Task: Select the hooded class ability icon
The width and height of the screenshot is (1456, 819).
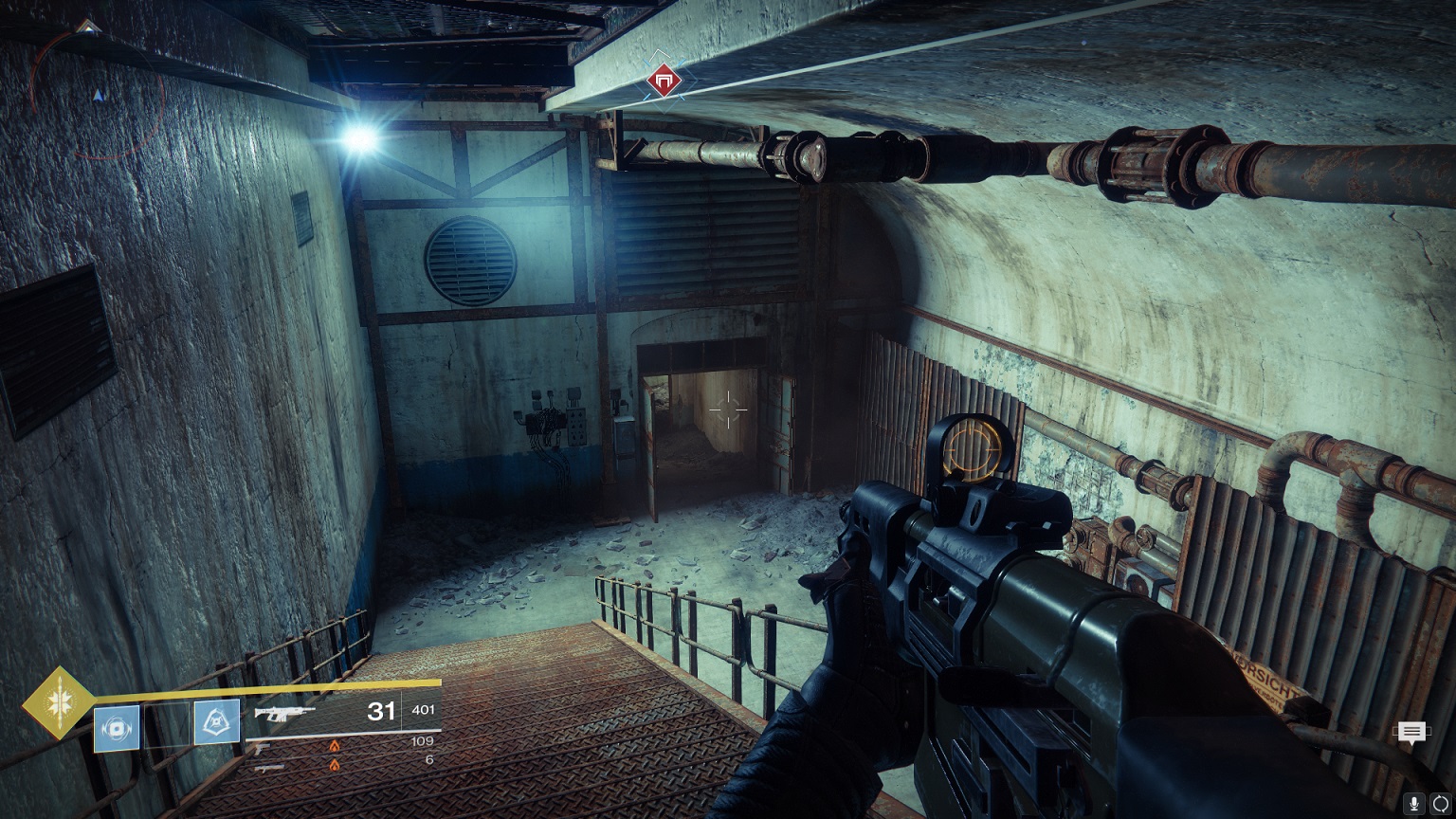Action: pyautogui.click(x=217, y=722)
